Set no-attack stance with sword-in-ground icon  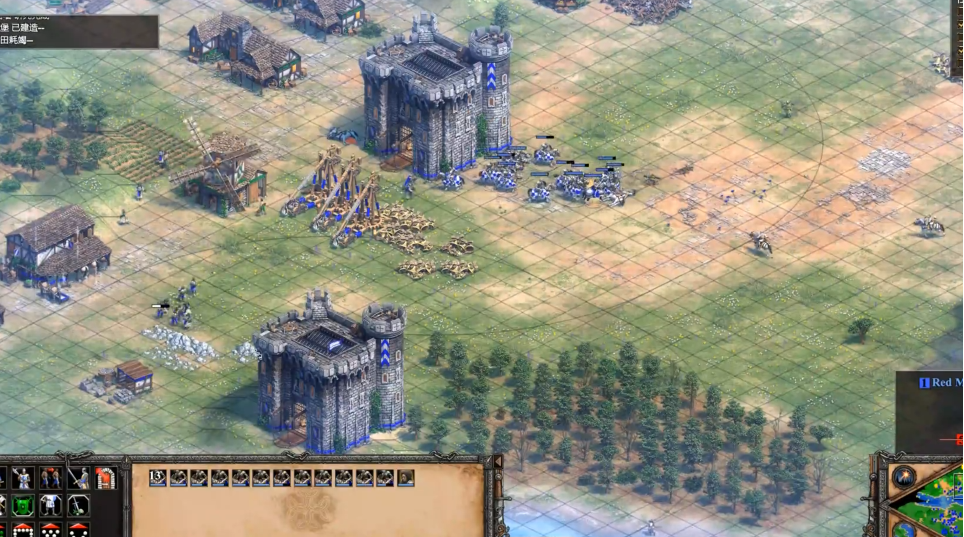coord(78,504)
